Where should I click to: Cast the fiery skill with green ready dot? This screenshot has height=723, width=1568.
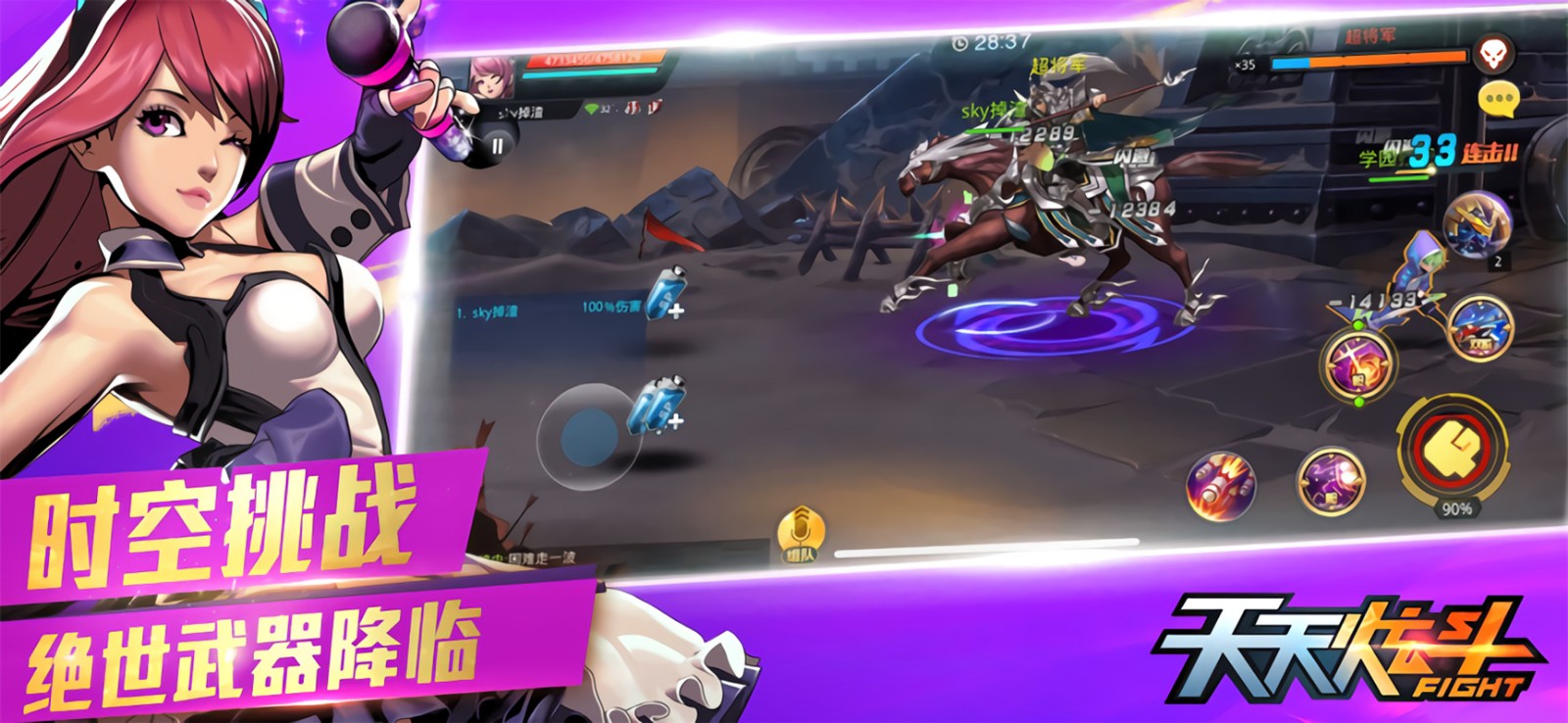1357,372
